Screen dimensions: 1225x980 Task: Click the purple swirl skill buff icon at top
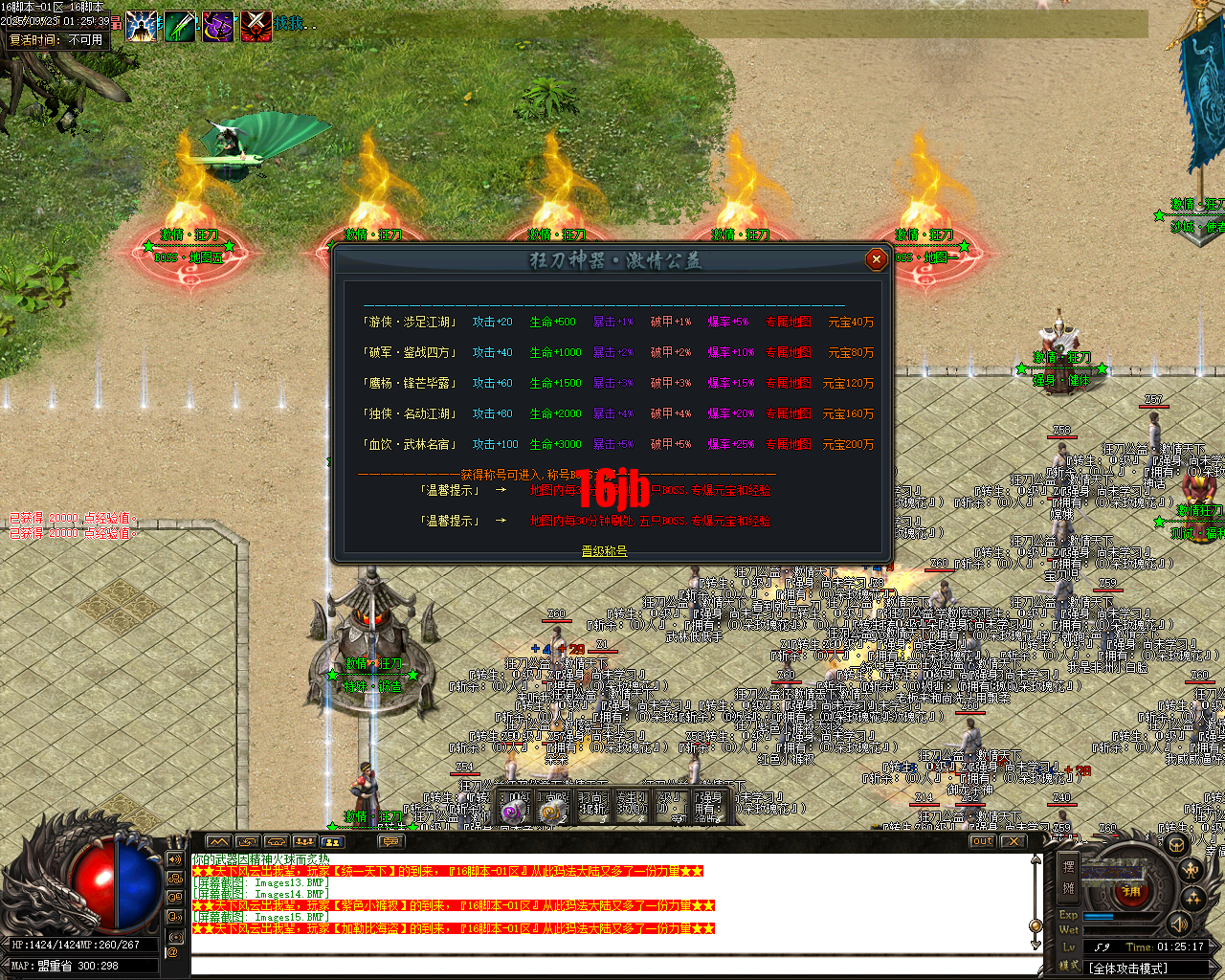coord(218,25)
